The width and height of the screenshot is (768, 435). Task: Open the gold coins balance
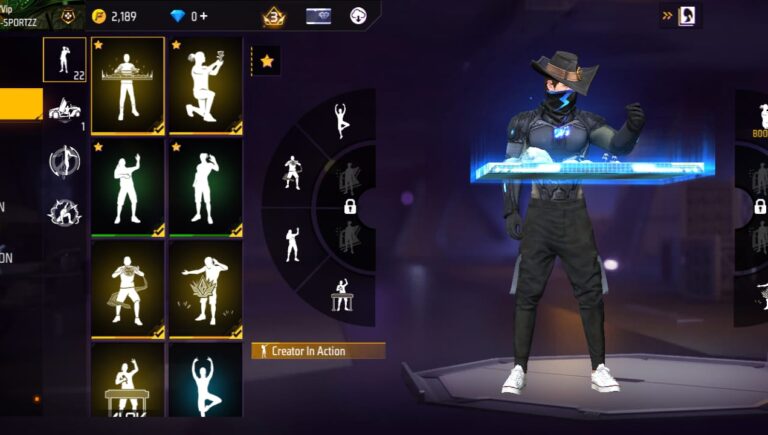tap(114, 16)
